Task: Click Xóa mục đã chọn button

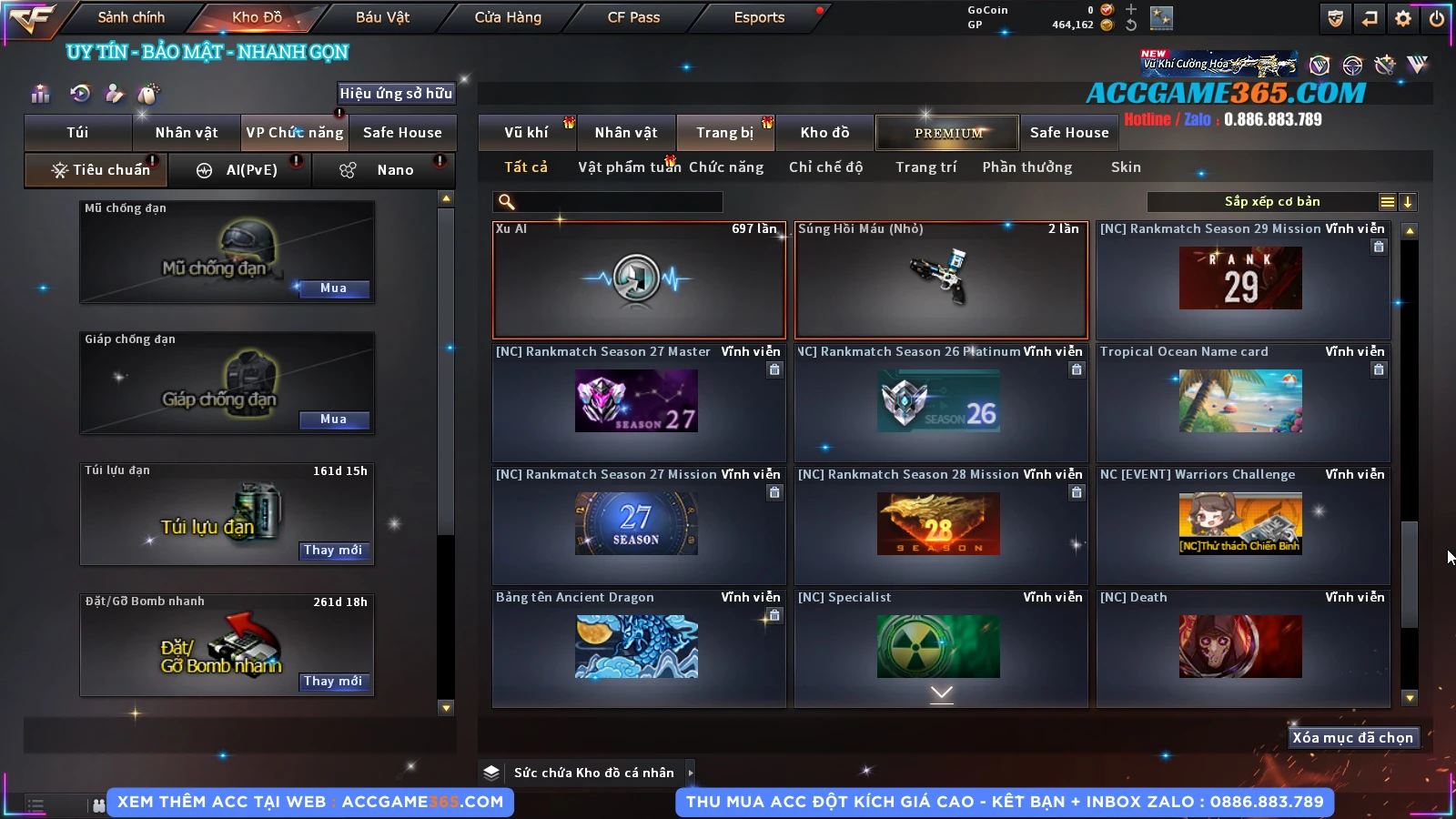Action: tap(1352, 738)
